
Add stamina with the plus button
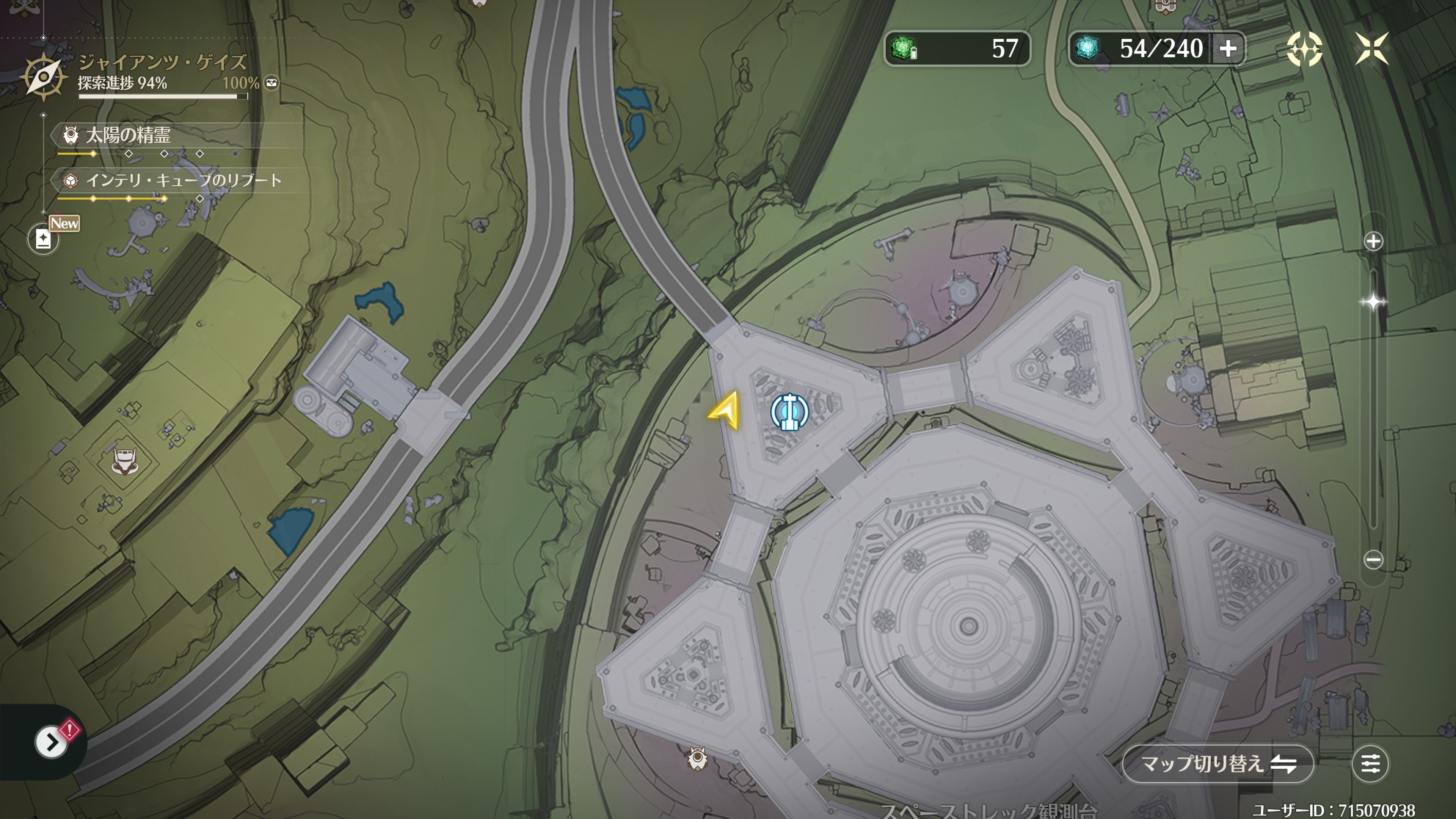[x=1228, y=49]
